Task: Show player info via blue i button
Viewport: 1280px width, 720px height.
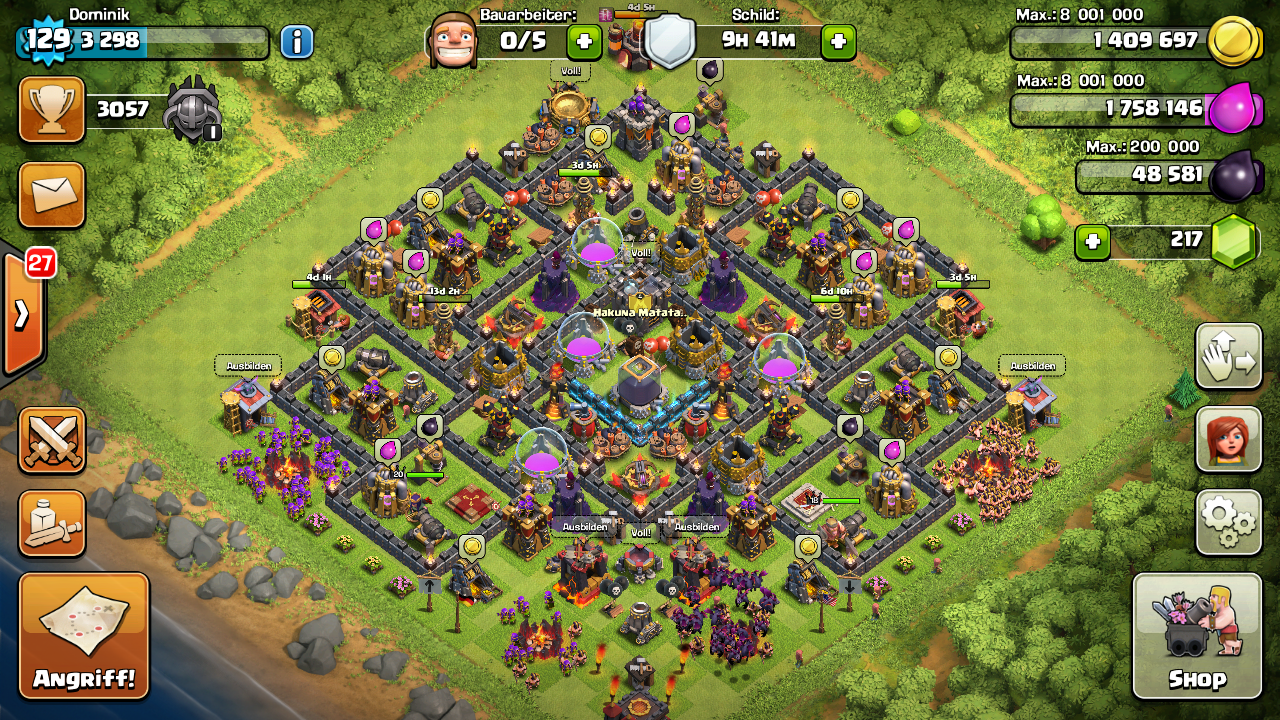Action: pyautogui.click(x=296, y=42)
